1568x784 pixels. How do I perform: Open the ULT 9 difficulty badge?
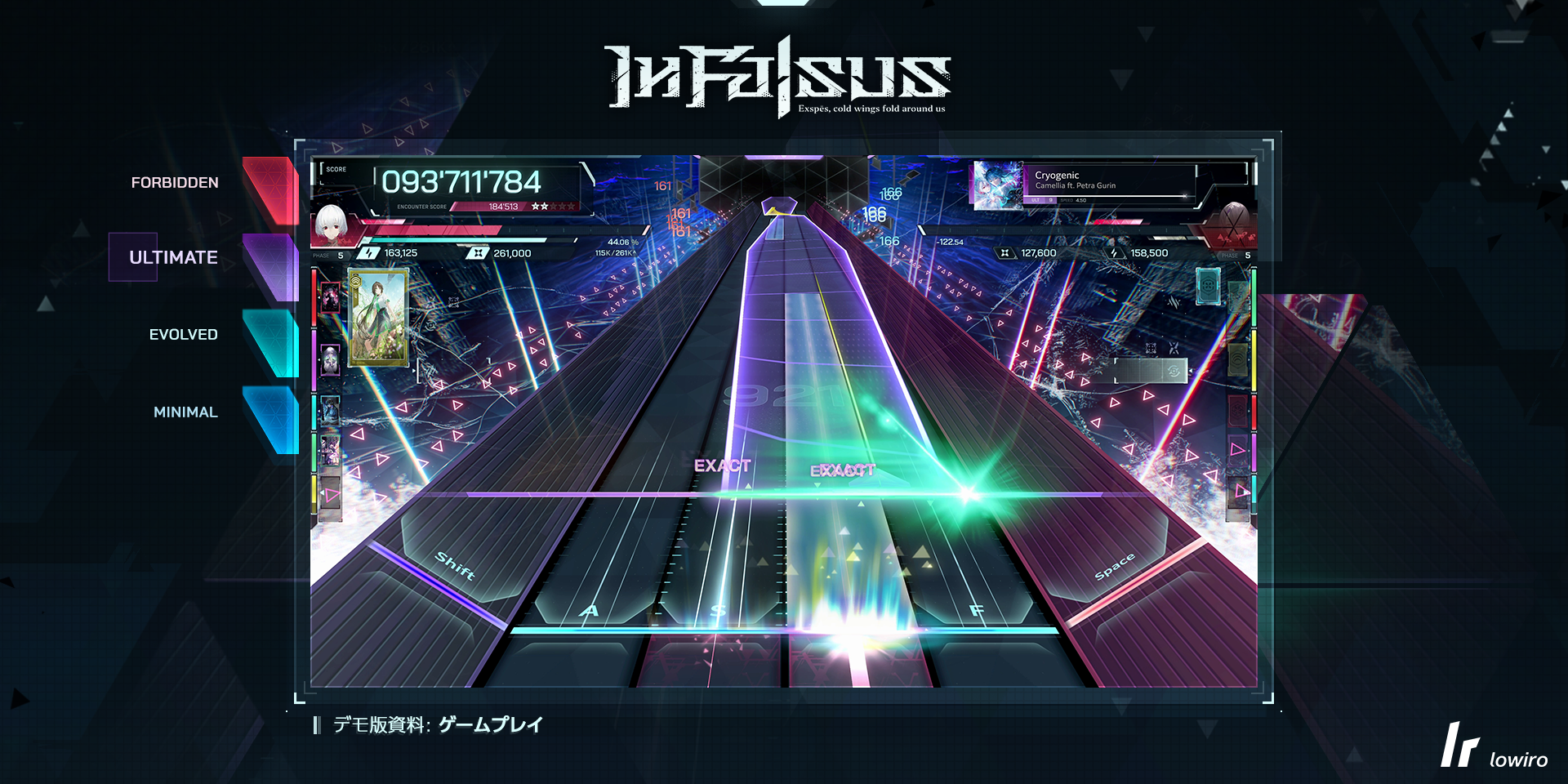1041,200
